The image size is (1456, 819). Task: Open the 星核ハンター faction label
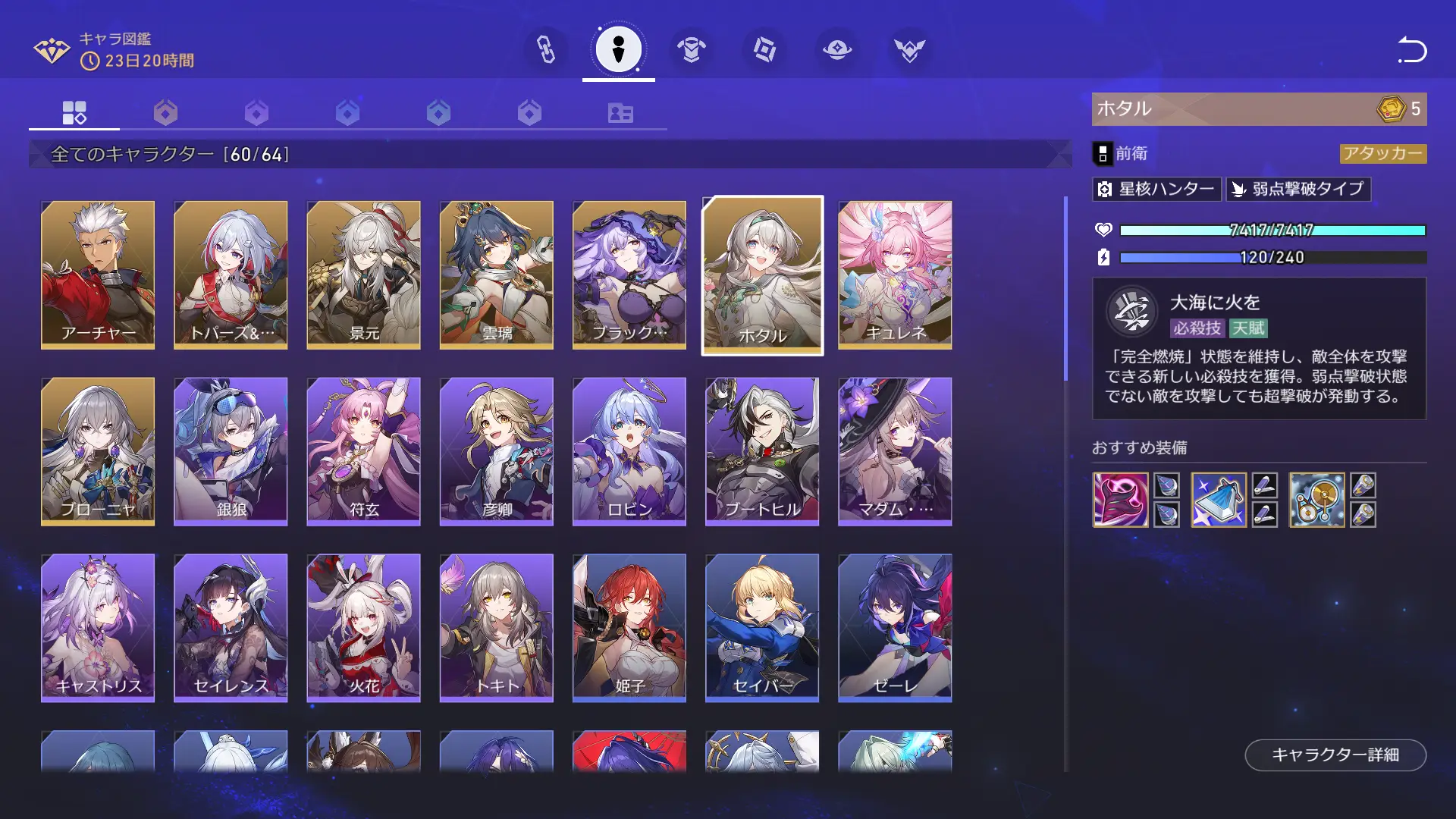[x=1156, y=190]
